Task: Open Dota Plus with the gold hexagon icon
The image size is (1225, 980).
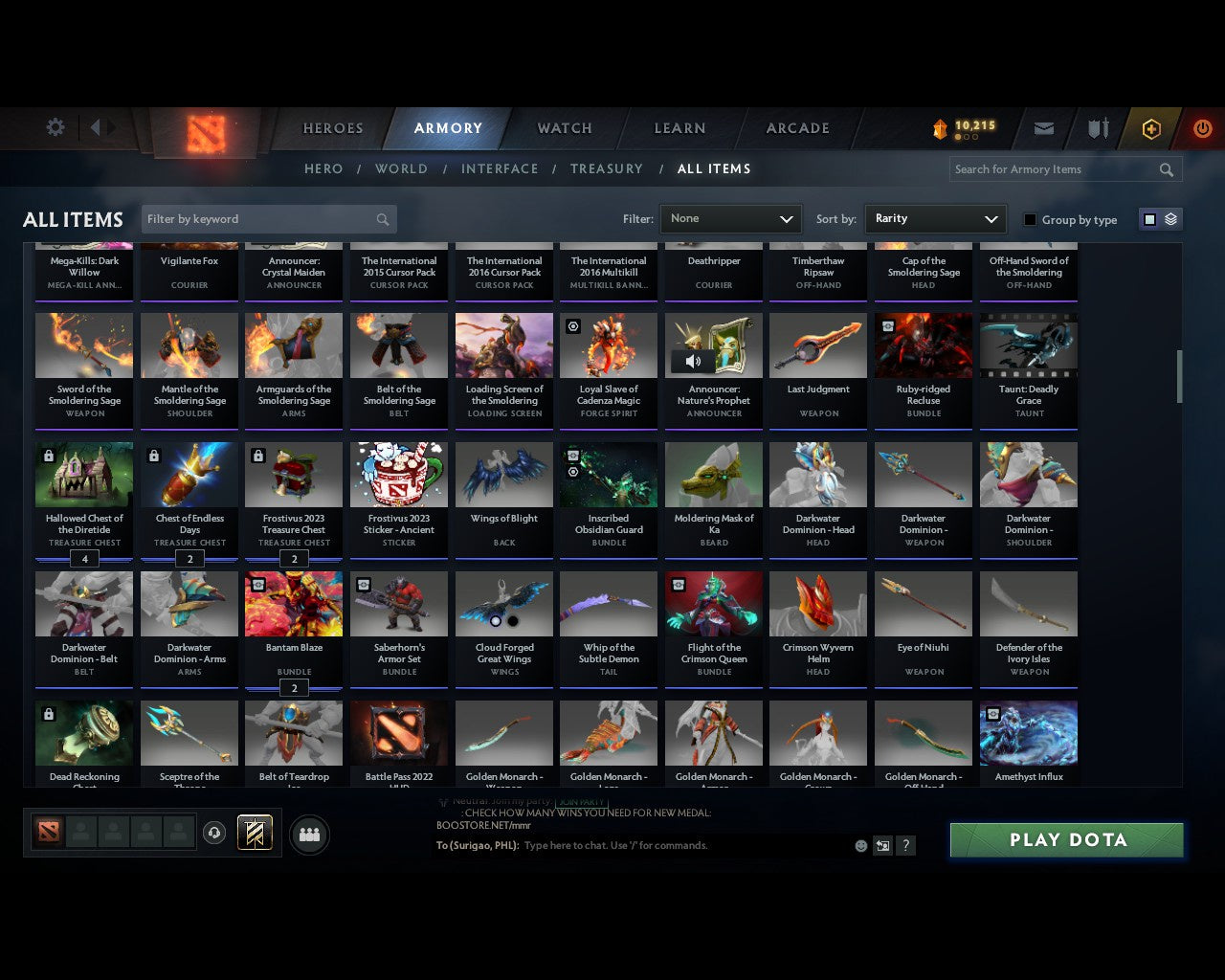Action: click(1151, 128)
